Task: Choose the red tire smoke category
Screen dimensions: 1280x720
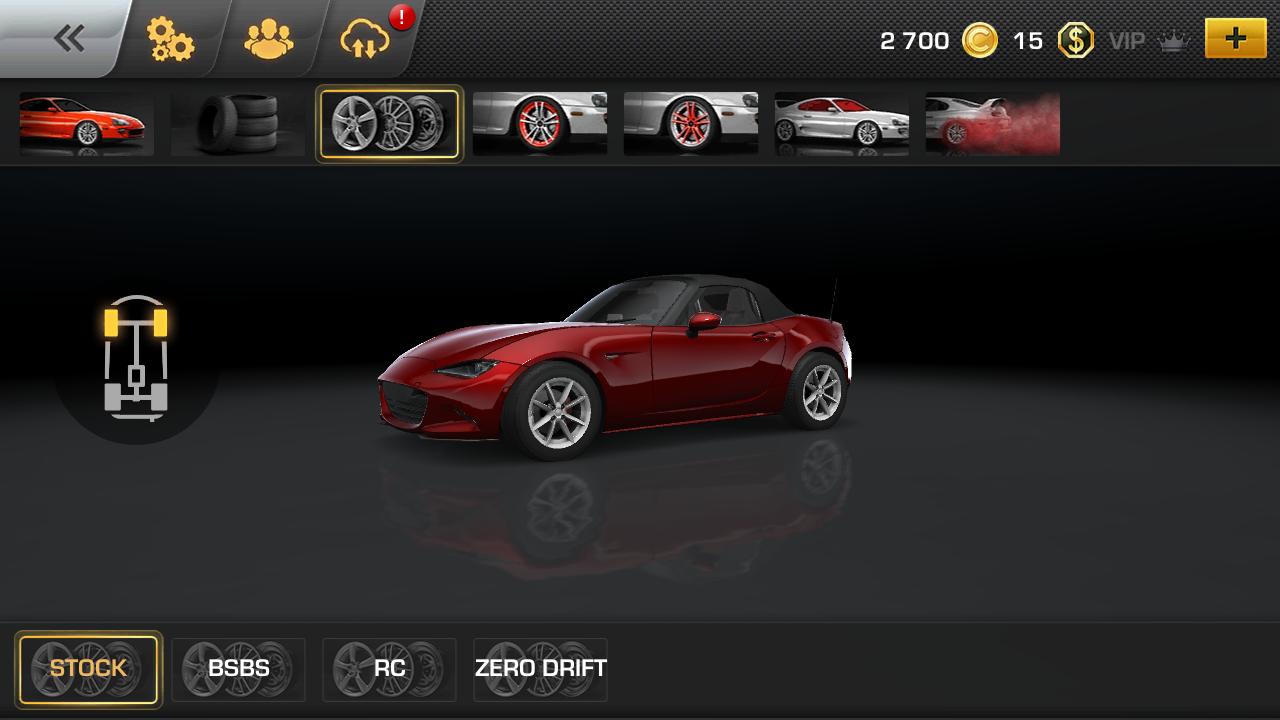Action: (x=992, y=124)
